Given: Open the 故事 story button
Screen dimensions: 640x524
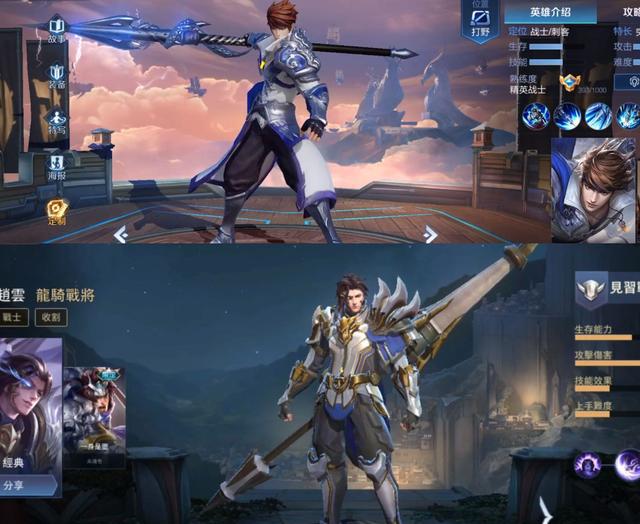Looking at the screenshot, I should [56, 28].
